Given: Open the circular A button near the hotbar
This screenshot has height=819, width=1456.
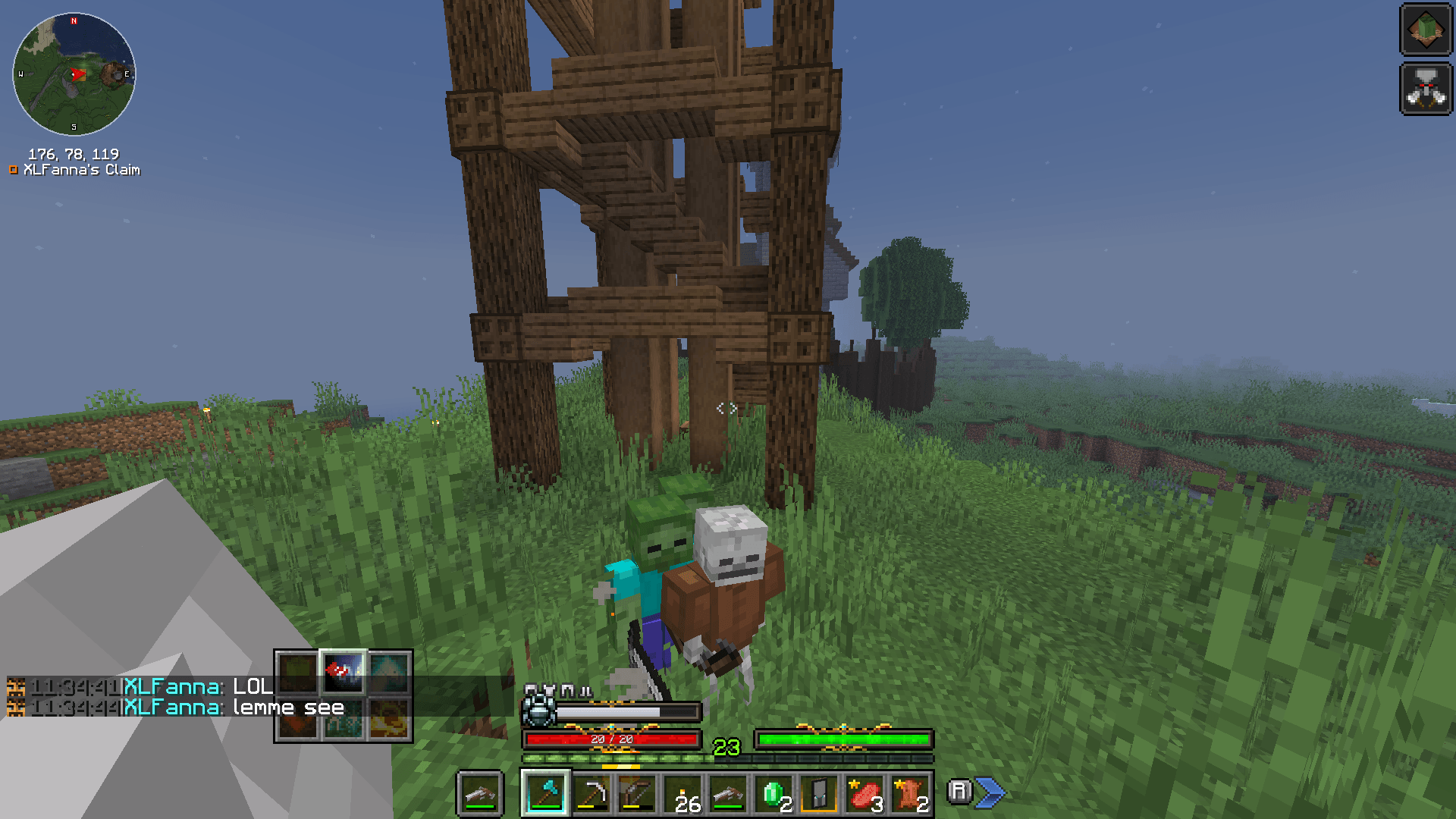Looking at the screenshot, I should coord(960,791).
